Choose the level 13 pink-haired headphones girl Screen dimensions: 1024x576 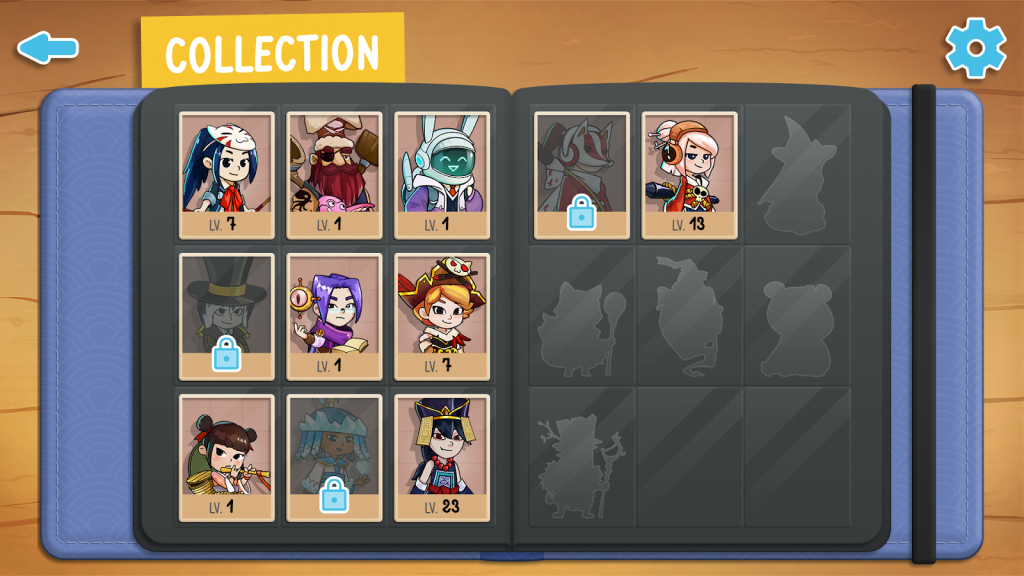[689, 174]
